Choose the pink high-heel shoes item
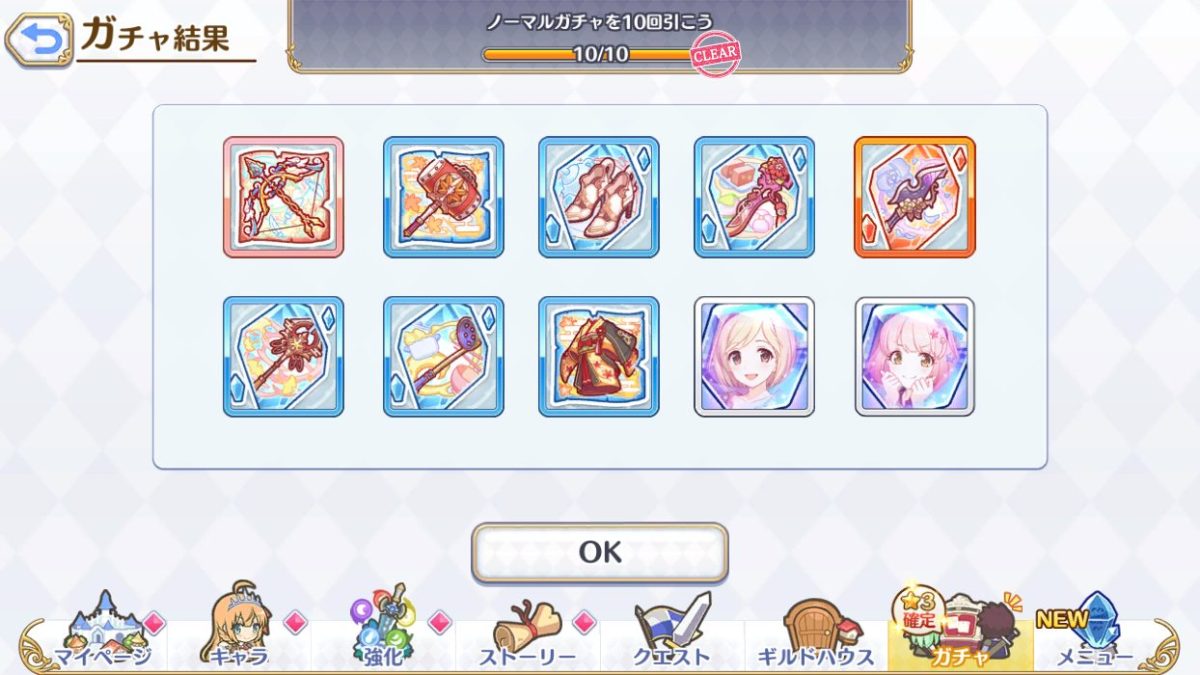1200x675 pixels. point(599,197)
